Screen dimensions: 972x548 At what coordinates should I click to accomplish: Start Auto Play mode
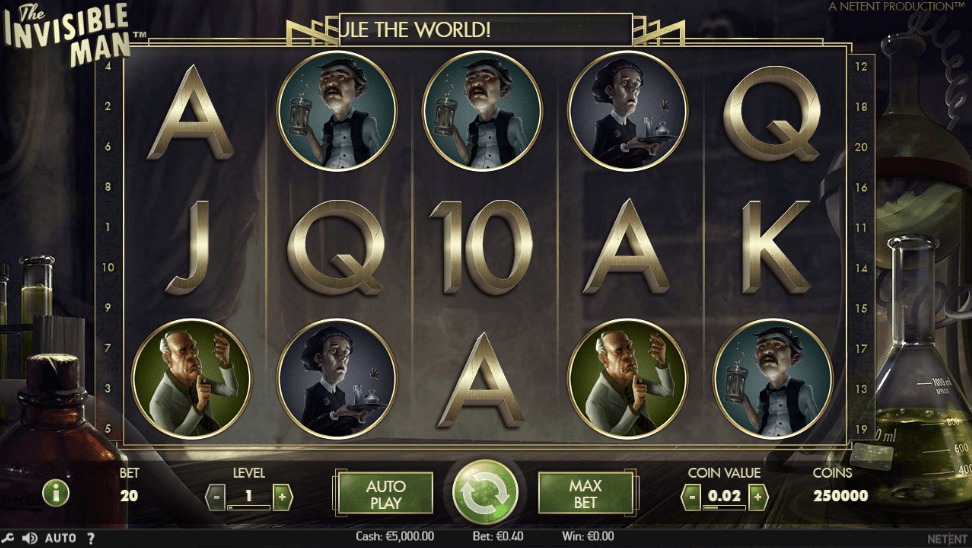(385, 493)
